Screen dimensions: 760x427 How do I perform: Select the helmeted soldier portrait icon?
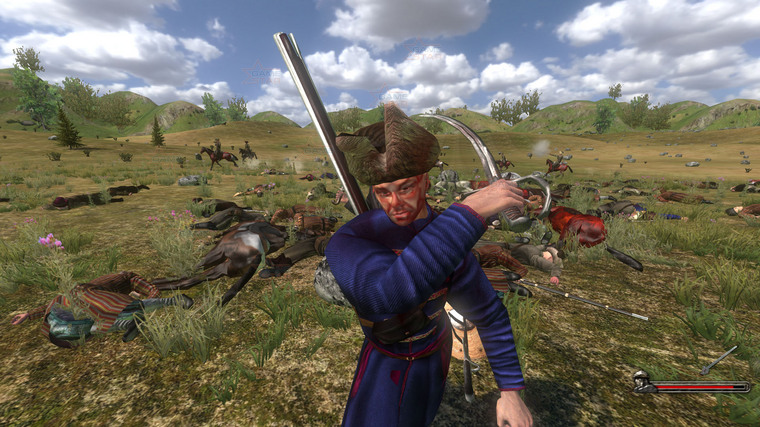[641, 382]
